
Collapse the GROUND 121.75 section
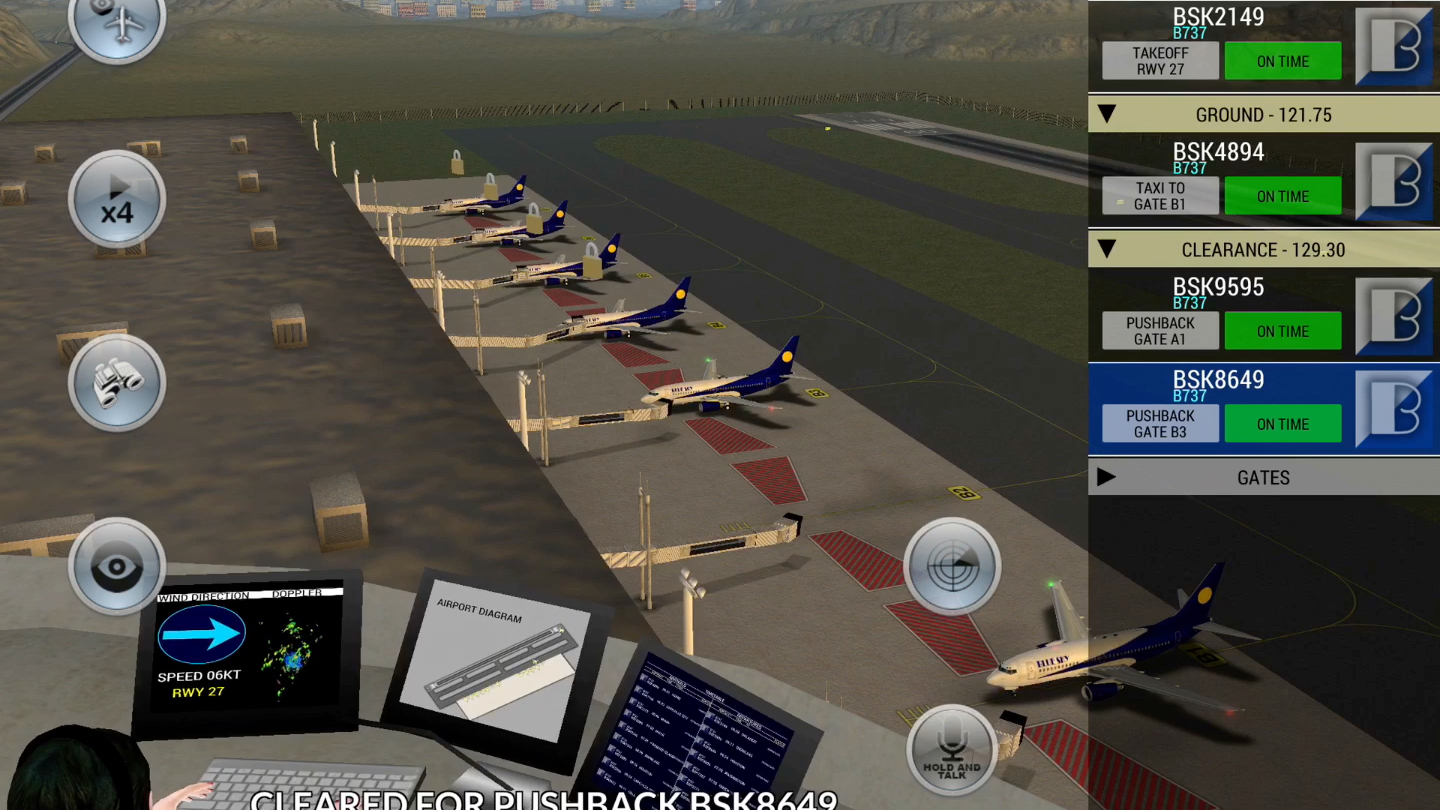(x=1106, y=114)
